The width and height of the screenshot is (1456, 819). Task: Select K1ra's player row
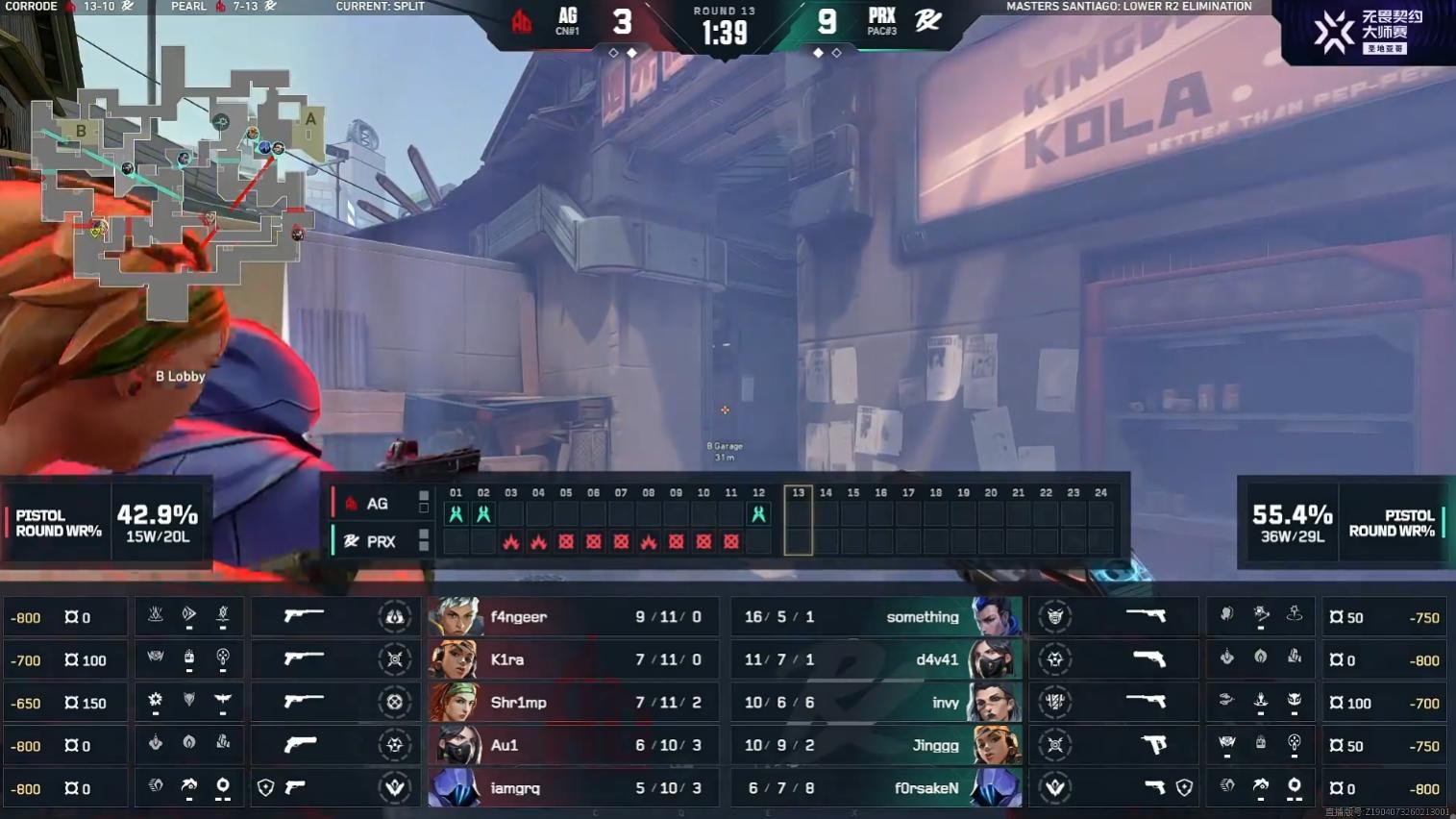(x=573, y=659)
